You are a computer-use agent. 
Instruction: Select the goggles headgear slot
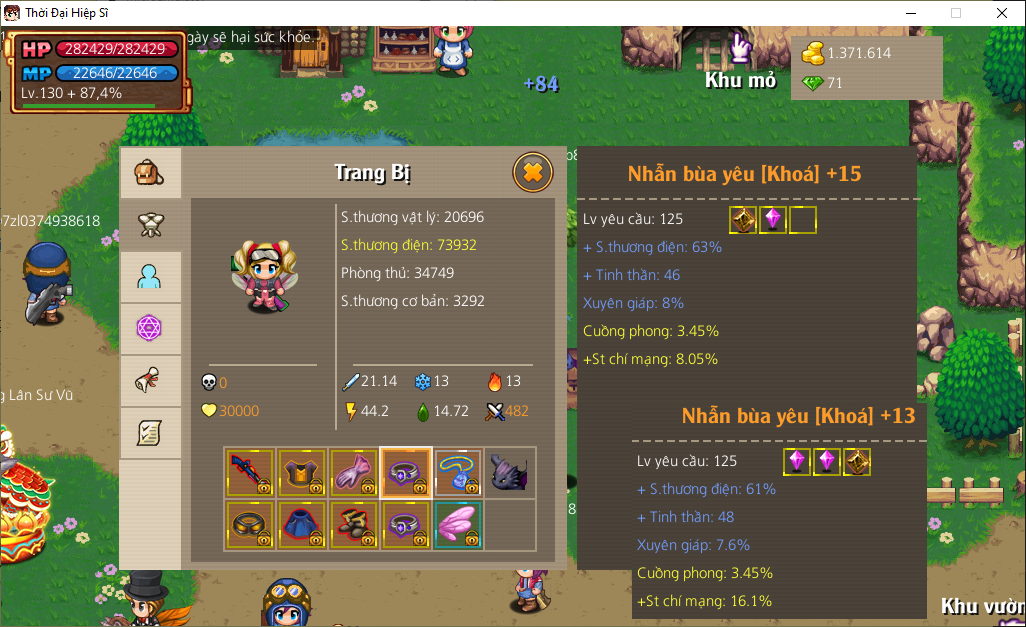click(250, 525)
